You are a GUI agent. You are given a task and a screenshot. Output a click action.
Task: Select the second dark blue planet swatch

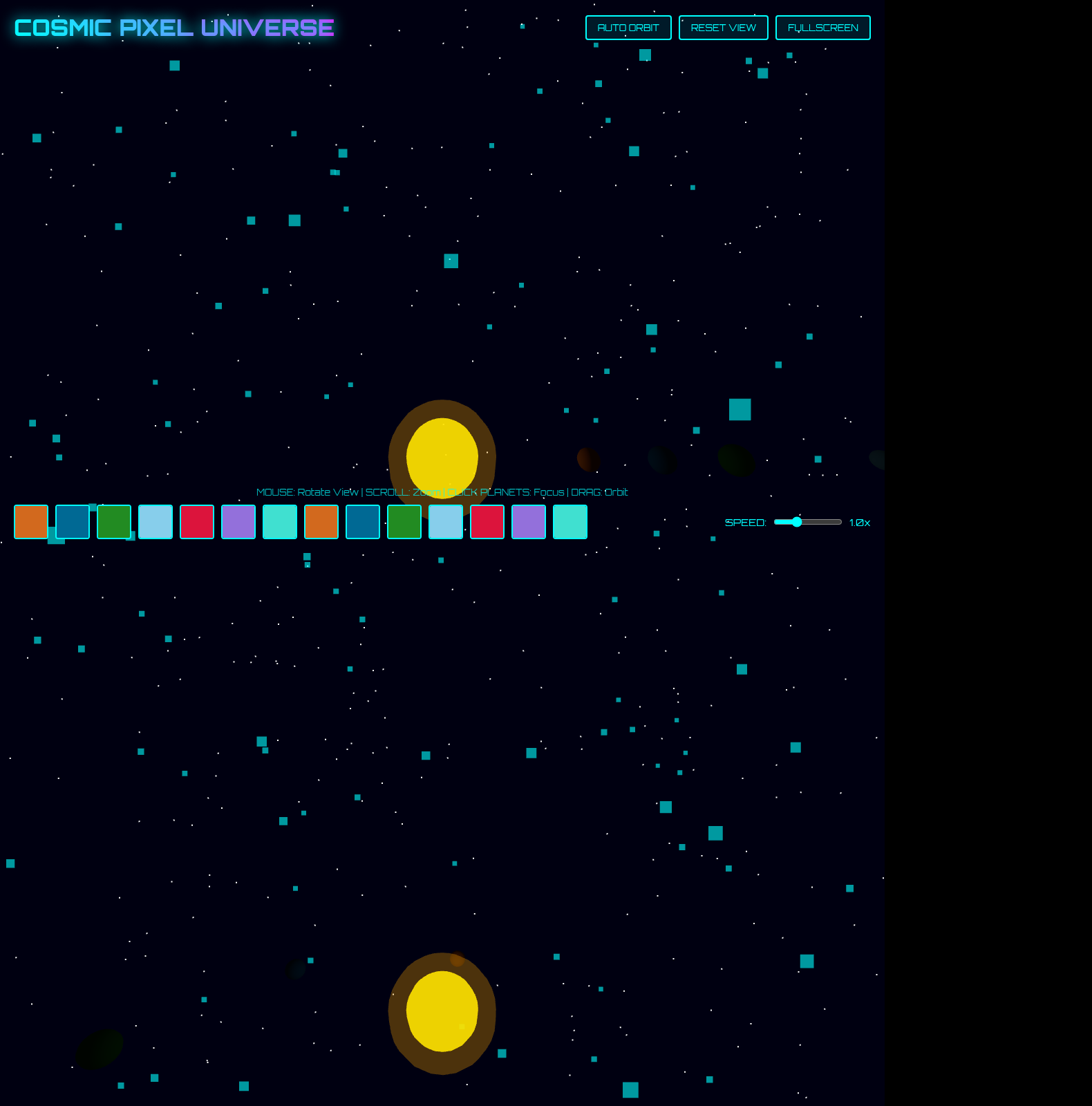[x=362, y=522]
